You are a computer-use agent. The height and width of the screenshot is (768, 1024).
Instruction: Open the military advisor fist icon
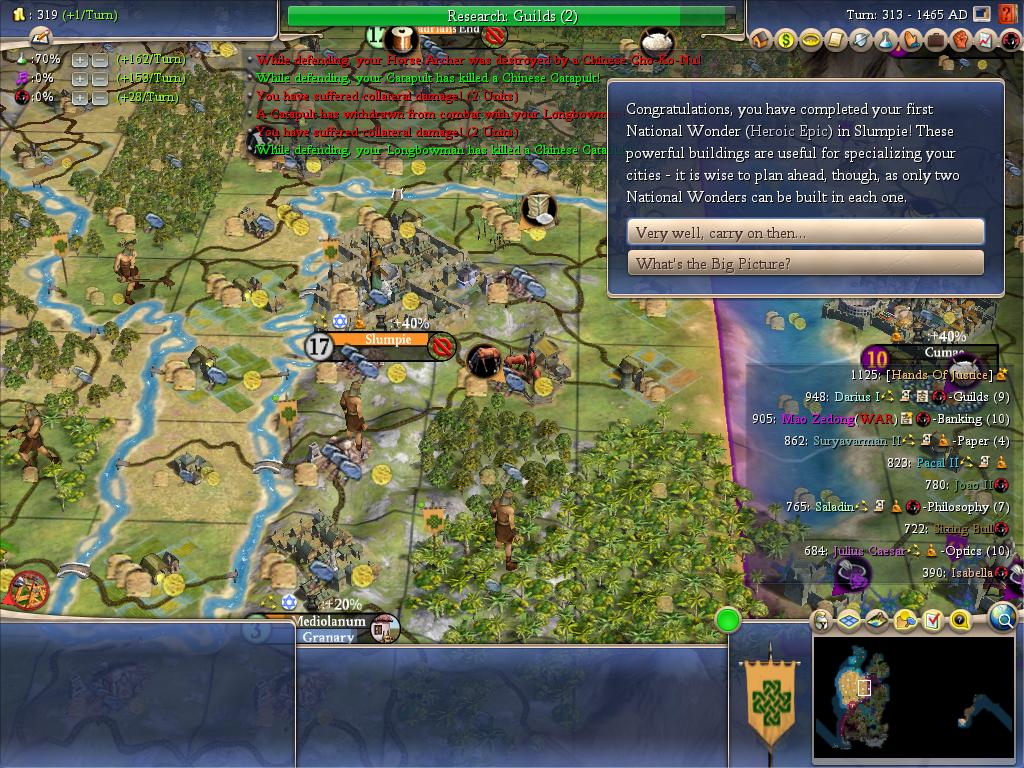click(x=960, y=40)
